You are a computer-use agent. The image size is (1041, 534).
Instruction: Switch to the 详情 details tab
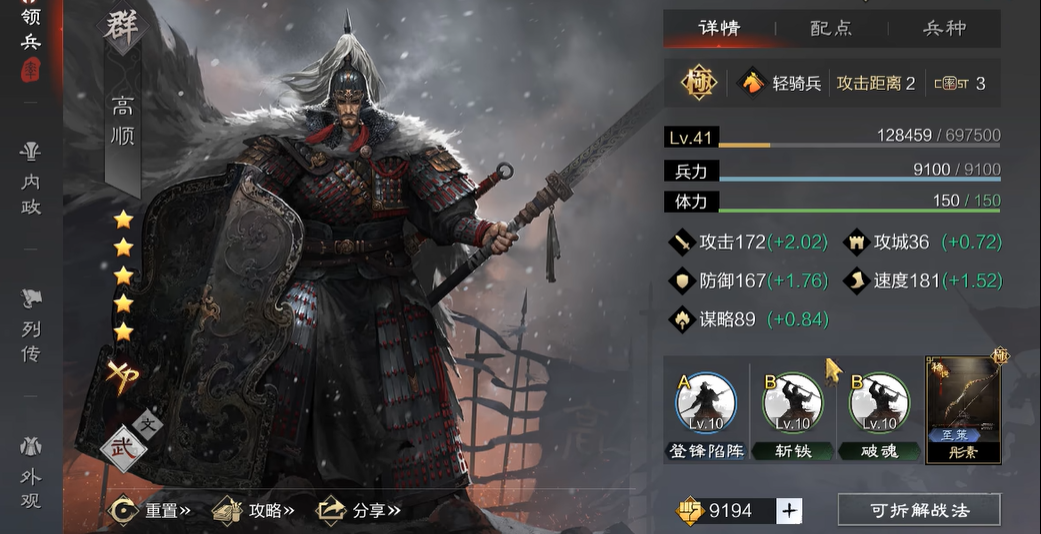point(720,28)
